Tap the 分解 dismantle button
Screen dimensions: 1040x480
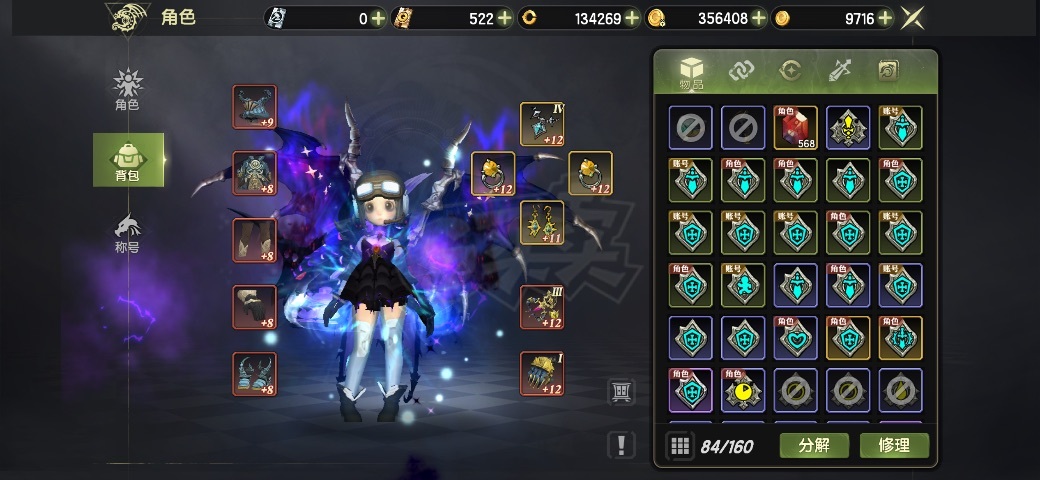[814, 445]
